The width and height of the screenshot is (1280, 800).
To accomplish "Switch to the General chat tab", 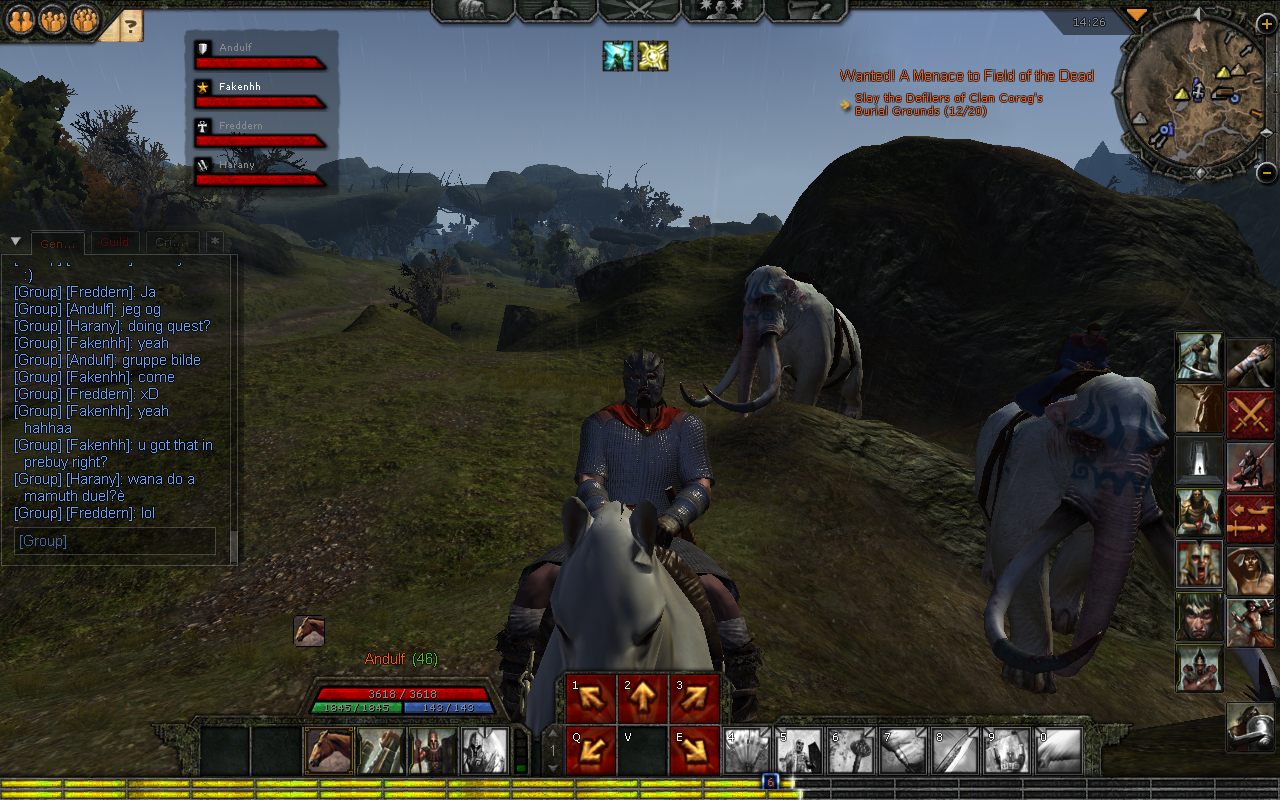I will click(57, 244).
